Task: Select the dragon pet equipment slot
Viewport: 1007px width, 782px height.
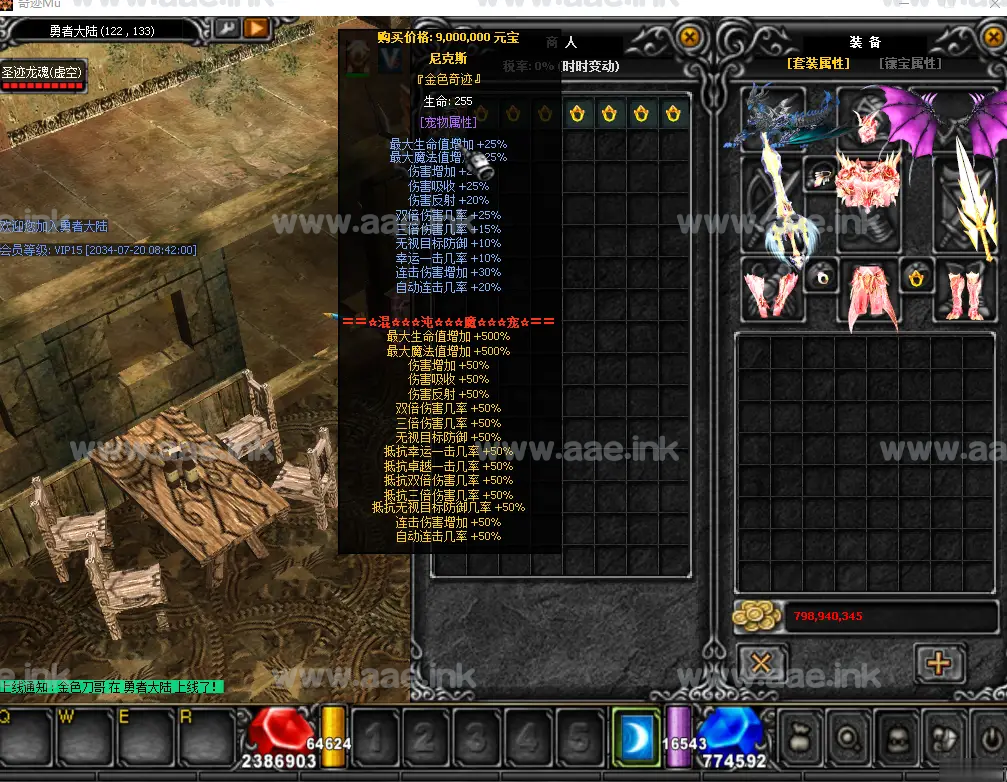Action: click(773, 119)
